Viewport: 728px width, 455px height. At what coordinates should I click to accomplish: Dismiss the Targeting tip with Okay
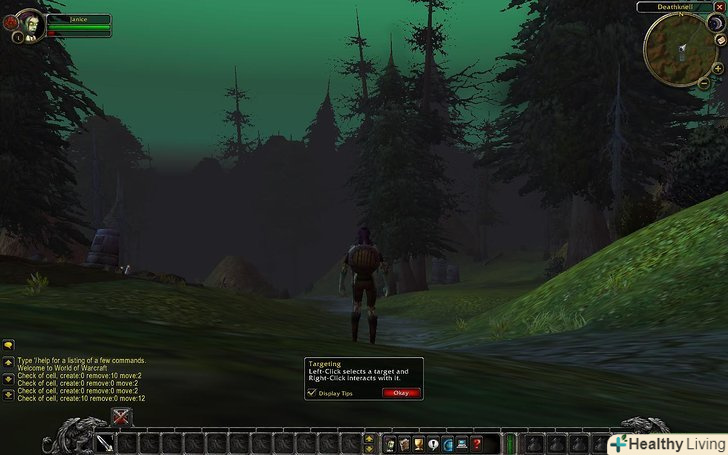point(400,393)
